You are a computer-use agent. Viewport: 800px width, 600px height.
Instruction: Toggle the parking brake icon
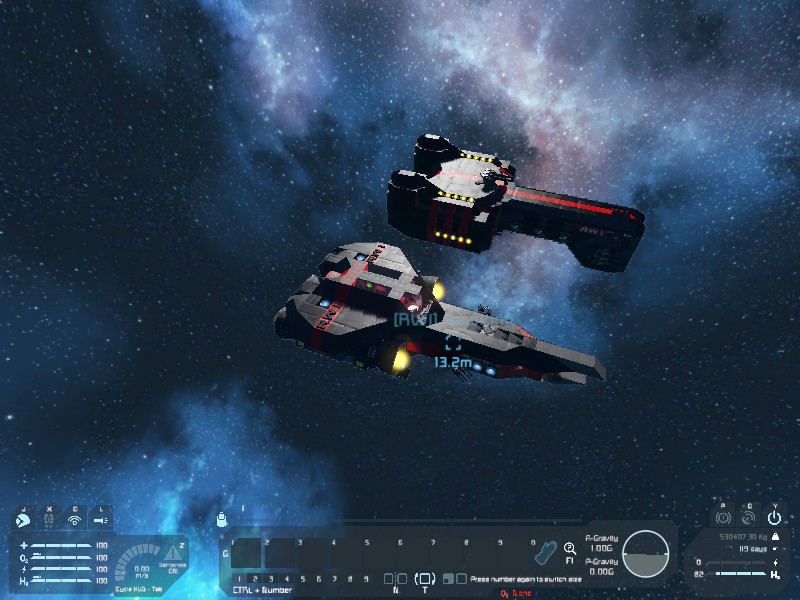click(722, 519)
